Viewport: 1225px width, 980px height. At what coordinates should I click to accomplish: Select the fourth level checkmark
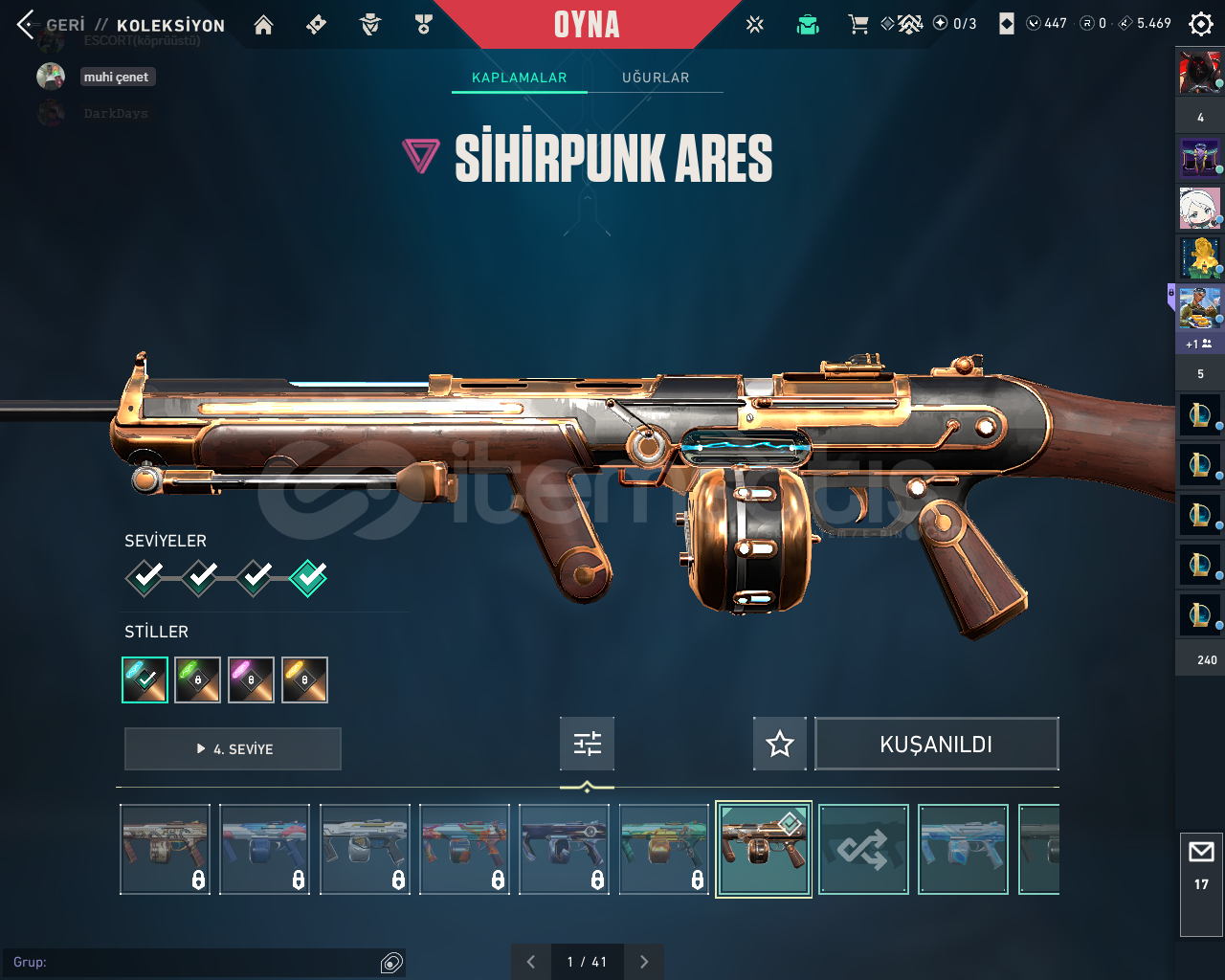tap(308, 577)
